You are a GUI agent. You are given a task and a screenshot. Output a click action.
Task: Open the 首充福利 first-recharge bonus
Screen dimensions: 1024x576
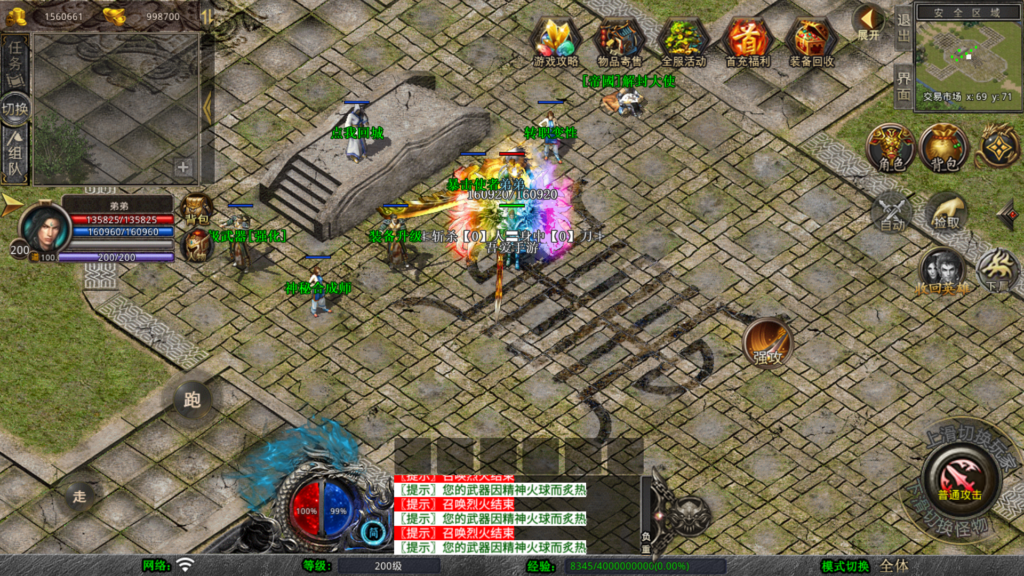(x=746, y=41)
